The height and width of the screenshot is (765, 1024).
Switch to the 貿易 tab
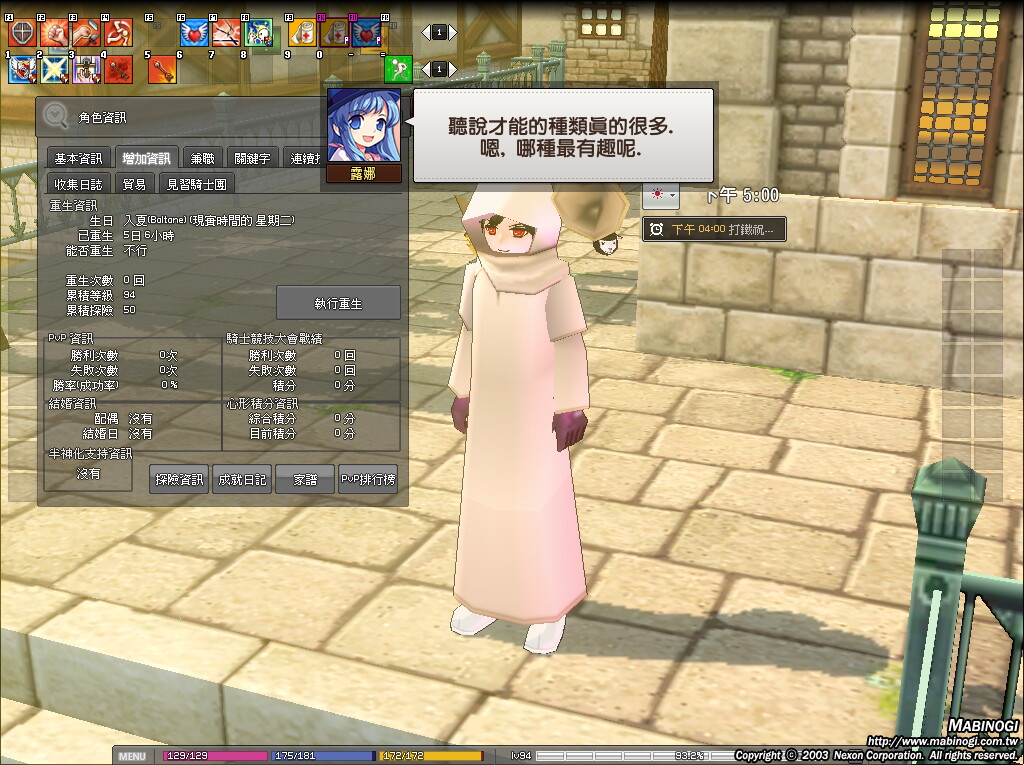pyautogui.click(x=134, y=184)
